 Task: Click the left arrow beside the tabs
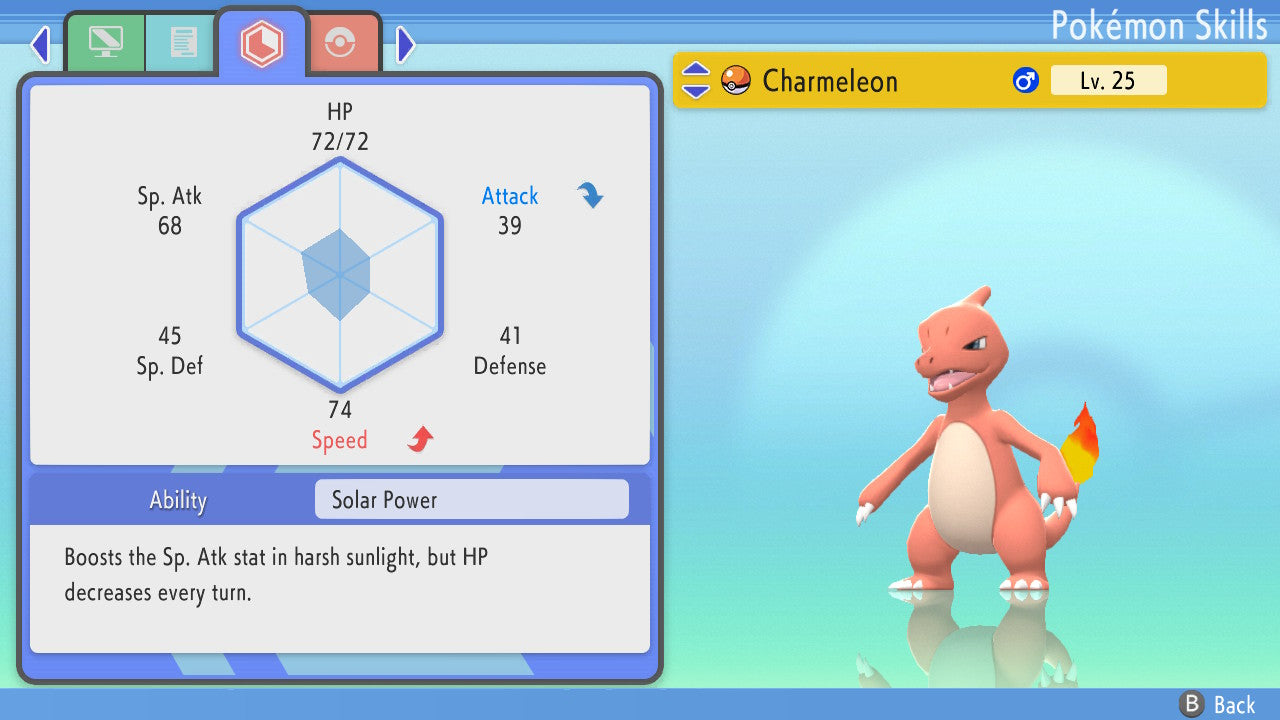(x=40, y=44)
